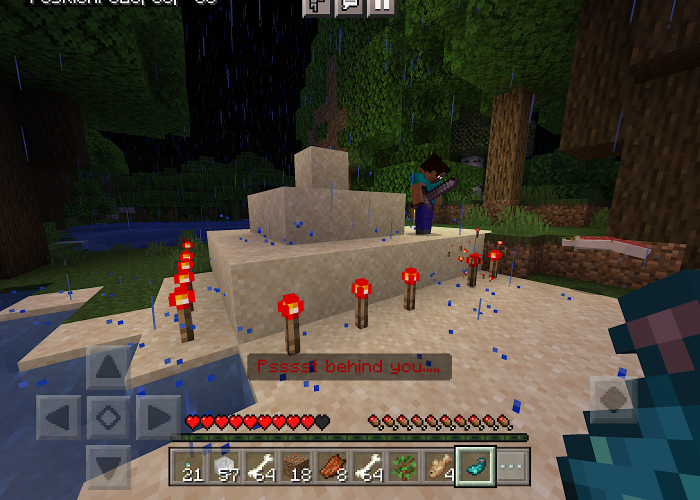Select the oak sapling hotbar slot
The height and width of the screenshot is (500, 700).
click(x=404, y=466)
